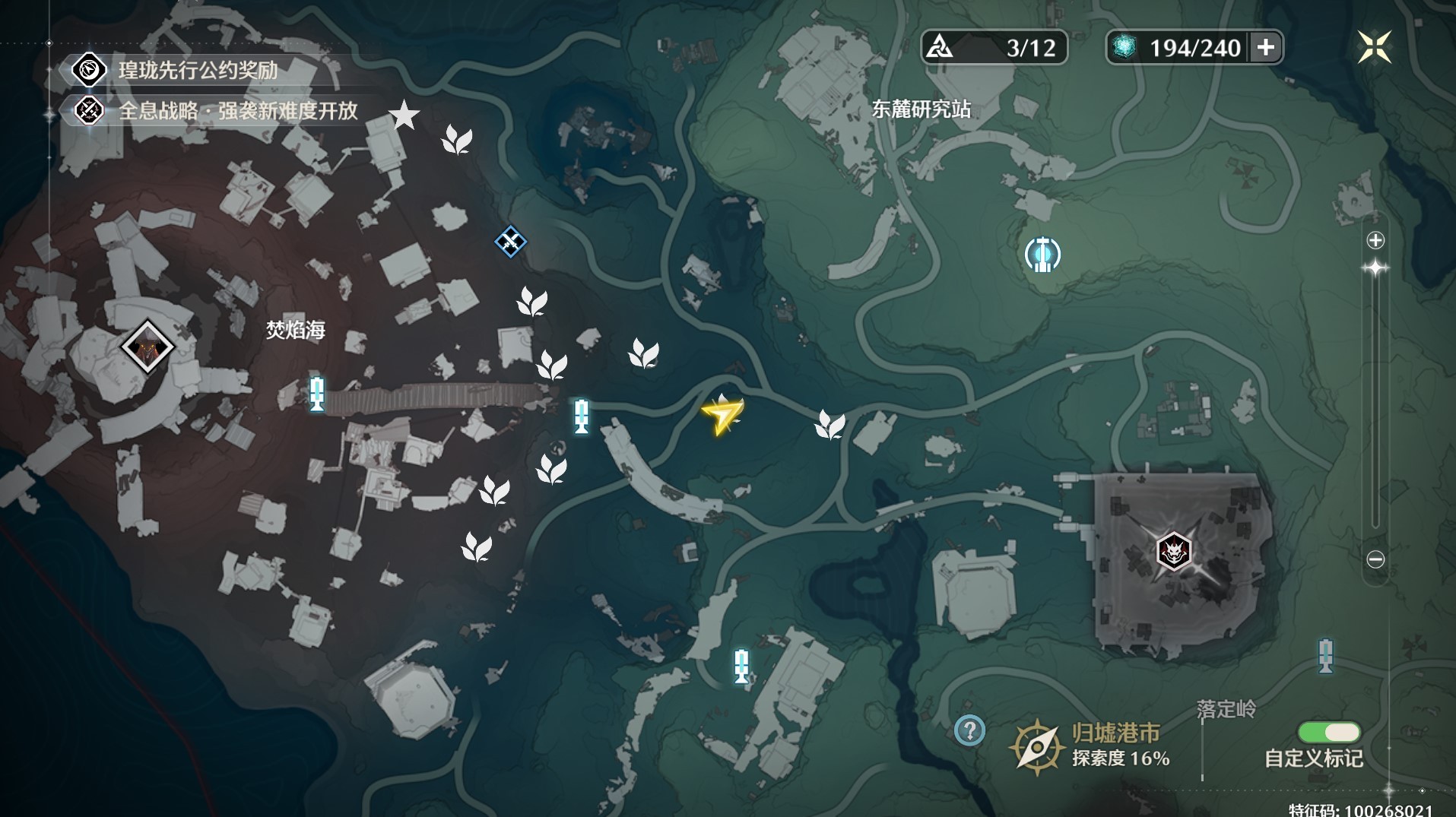The width and height of the screenshot is (1456, 817).
Task: Select the yellow player arrow marker
Action: point(722,415)
